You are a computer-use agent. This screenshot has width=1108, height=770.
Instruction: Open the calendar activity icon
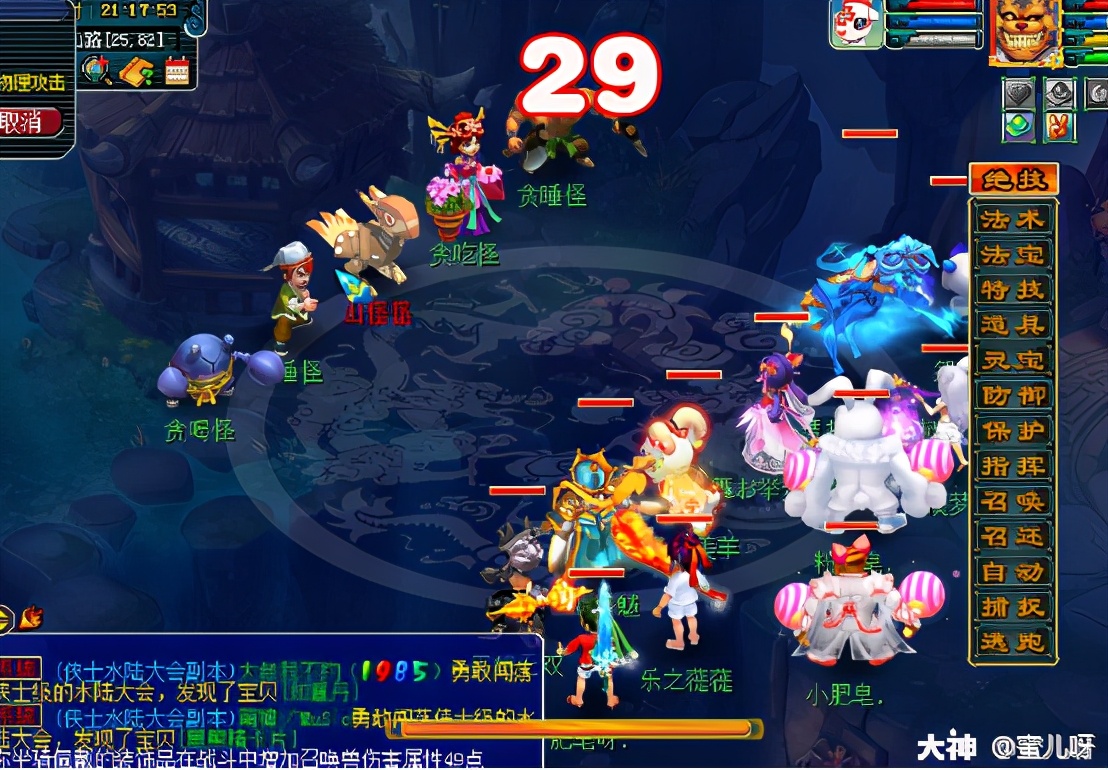point(177,70)
